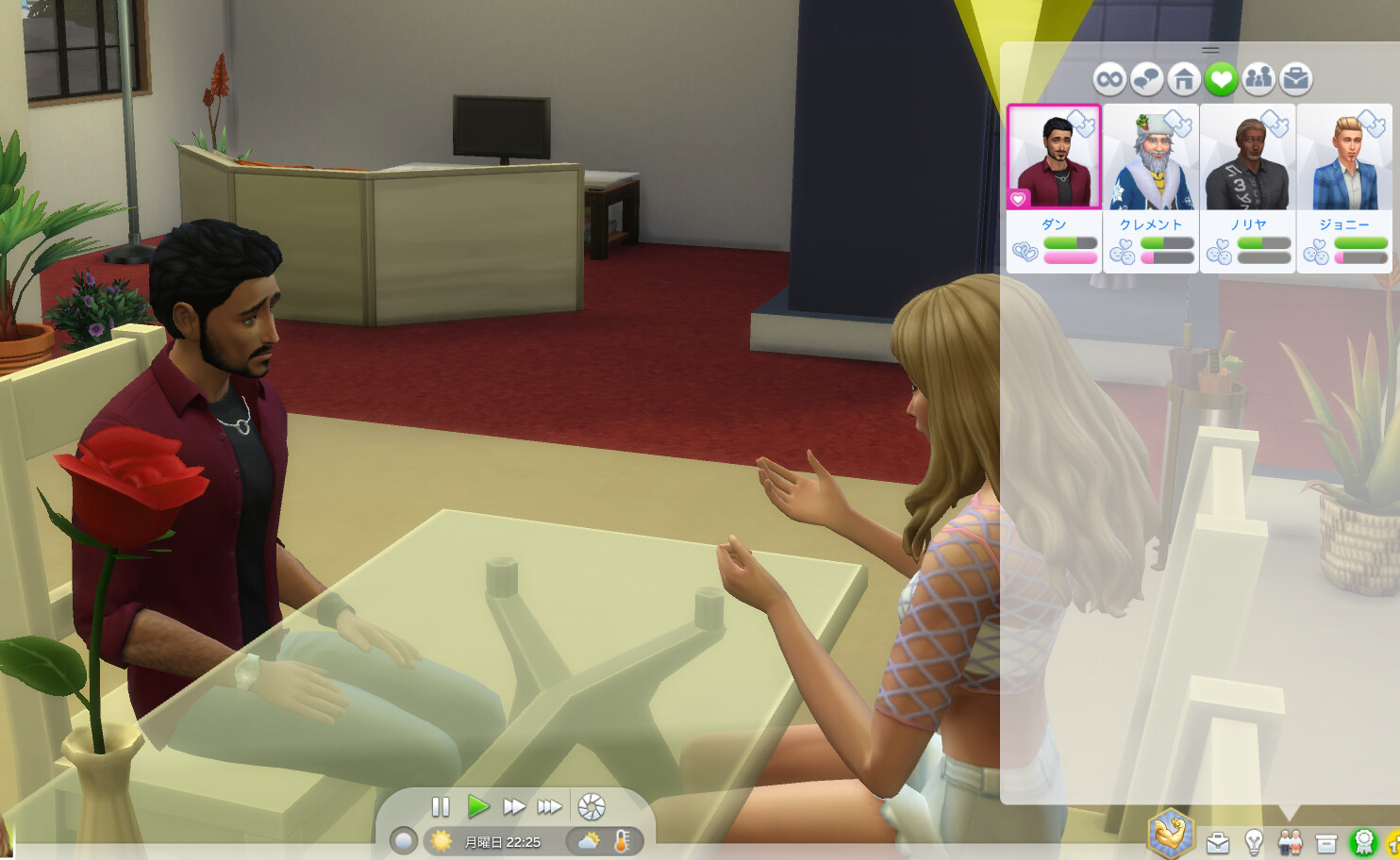
Task: Filter relationships by family group icon
Action: (x=1258, y=79)
